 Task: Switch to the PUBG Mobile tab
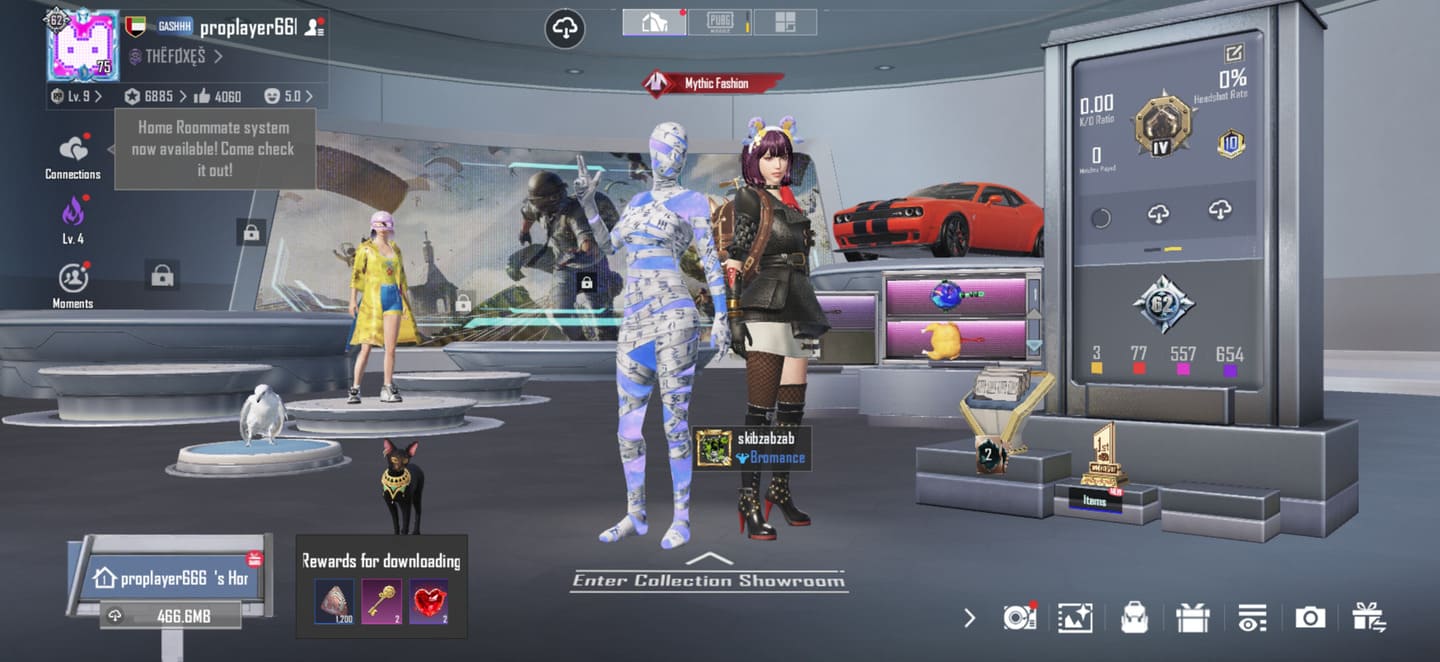tap(720, 22)
